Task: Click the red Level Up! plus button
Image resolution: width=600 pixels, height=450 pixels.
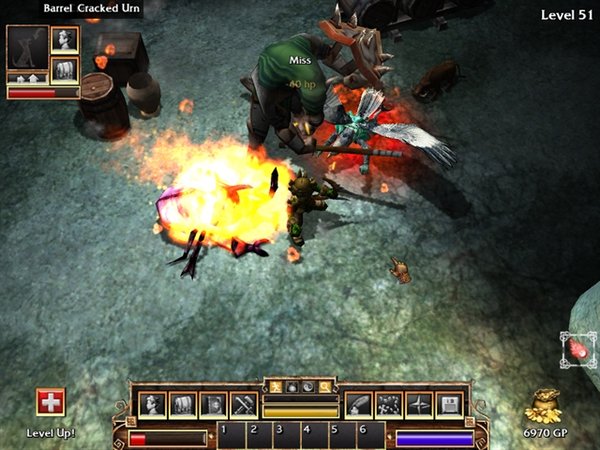Action: pos(50,402)
